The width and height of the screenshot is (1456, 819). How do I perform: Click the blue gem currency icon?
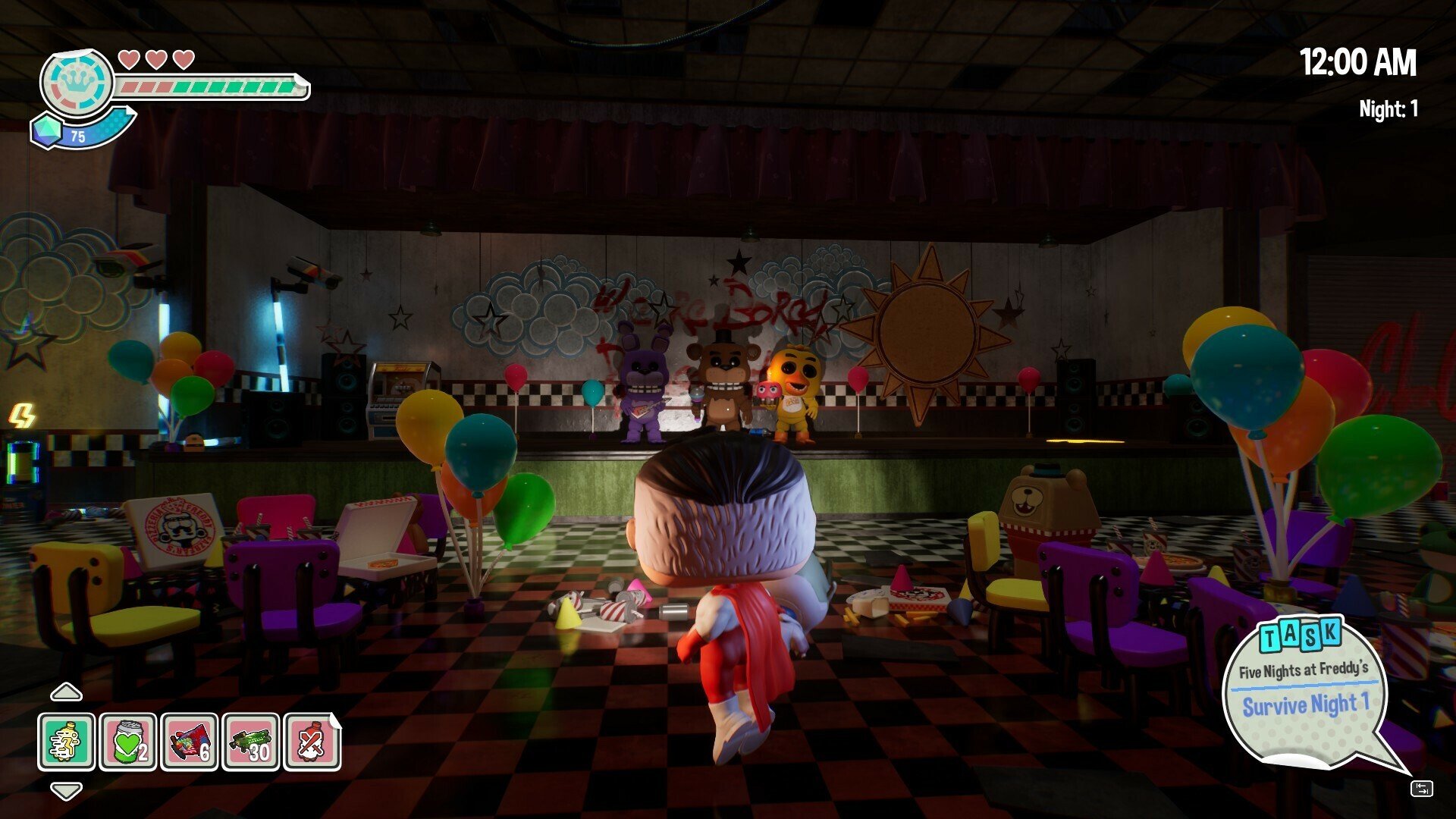point(46,130)
